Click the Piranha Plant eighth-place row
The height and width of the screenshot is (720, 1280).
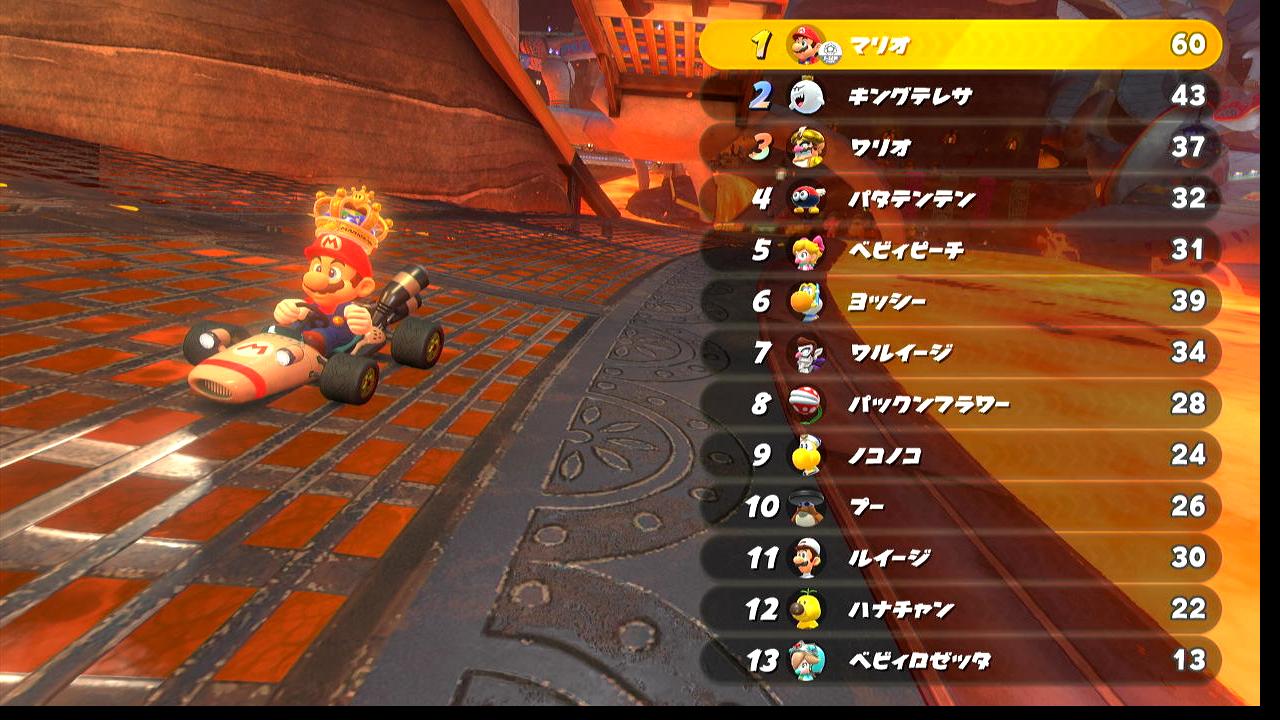coord(960,404)
